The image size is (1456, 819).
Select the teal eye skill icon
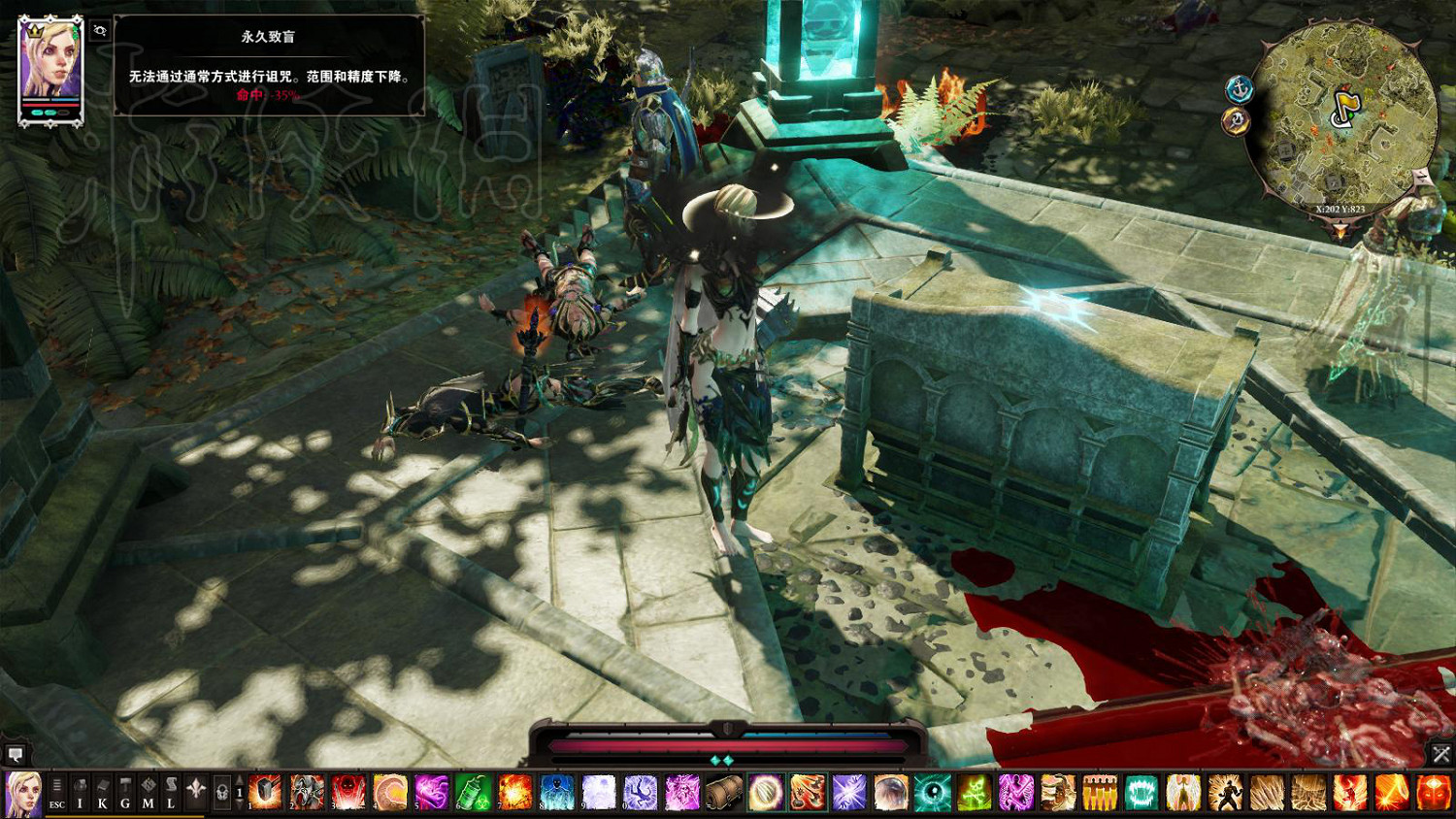click(932, 793)
